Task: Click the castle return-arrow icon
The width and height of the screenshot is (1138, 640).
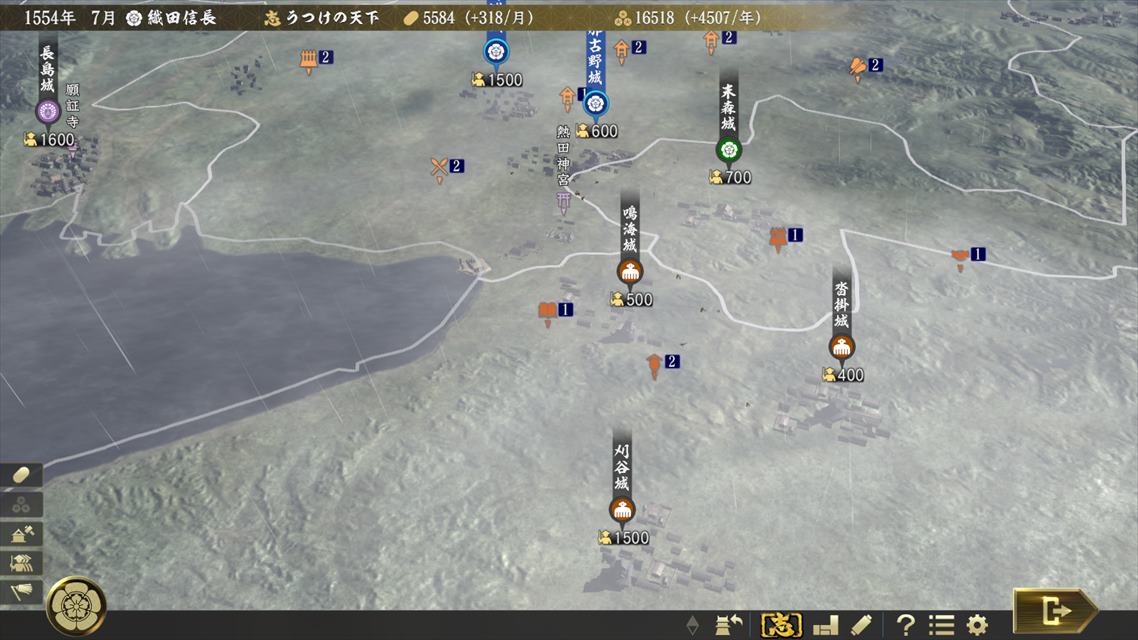Action: point(728,625)
